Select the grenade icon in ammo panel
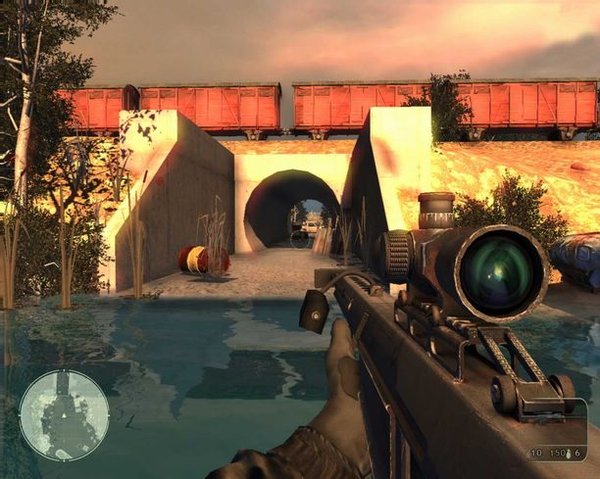The height and width of the screenshot is (479, 600). pos(566,453)
